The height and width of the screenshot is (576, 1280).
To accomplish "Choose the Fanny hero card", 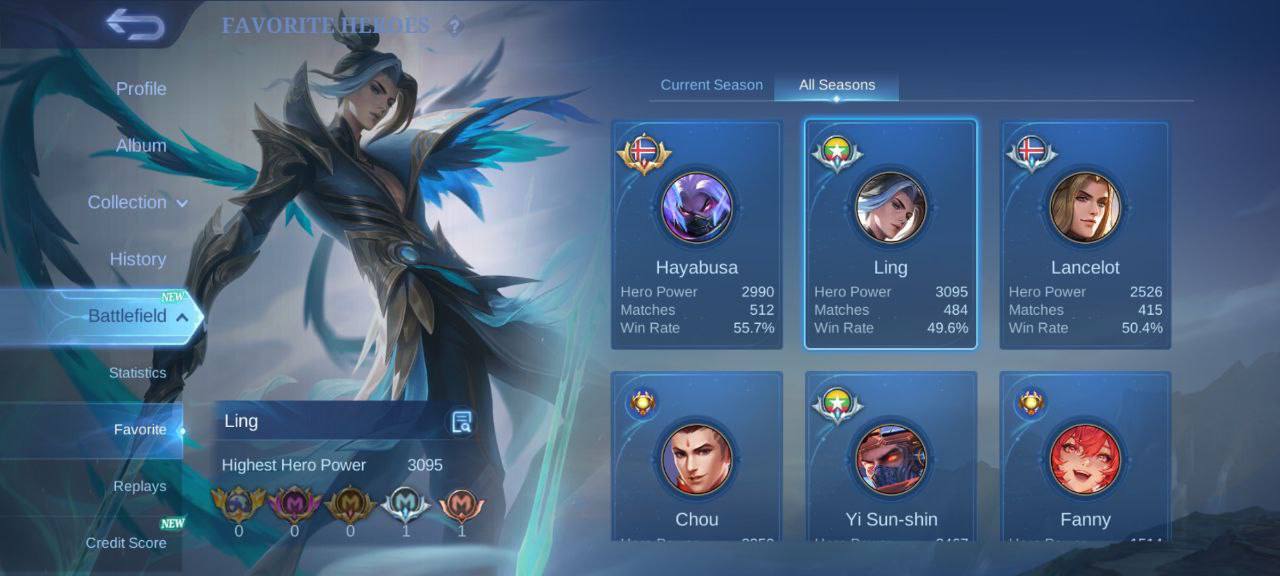I will (1085, 460).
